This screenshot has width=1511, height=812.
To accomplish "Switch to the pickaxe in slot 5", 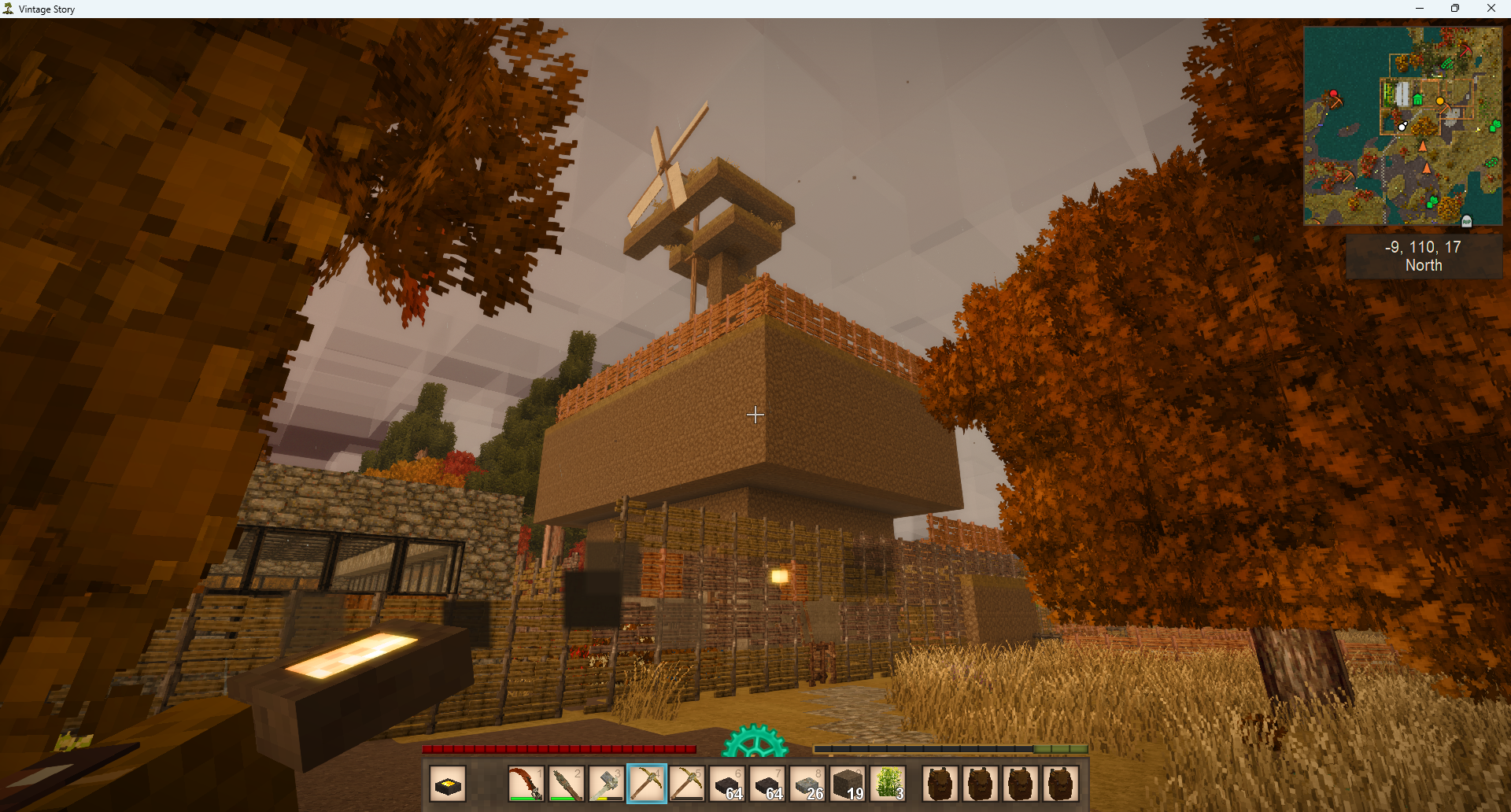I will click(687, 784).
